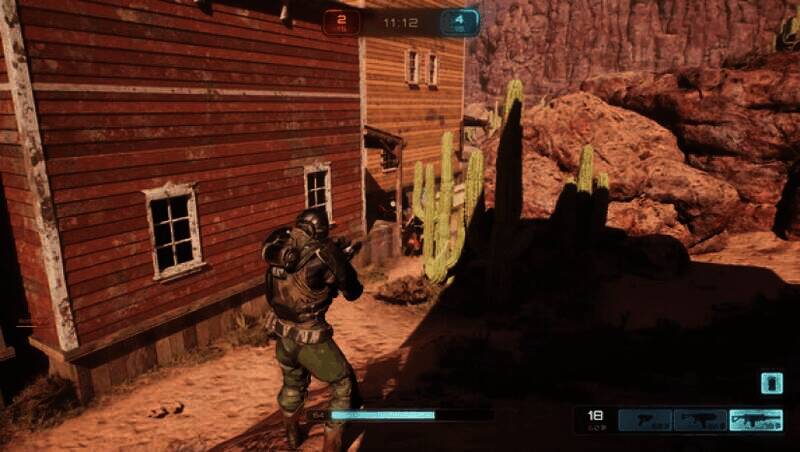Viewport: 800px width, 452px height.
Task: Switch to the submachine gun slot
Action: pyautogui.click(x=699, y=420)
